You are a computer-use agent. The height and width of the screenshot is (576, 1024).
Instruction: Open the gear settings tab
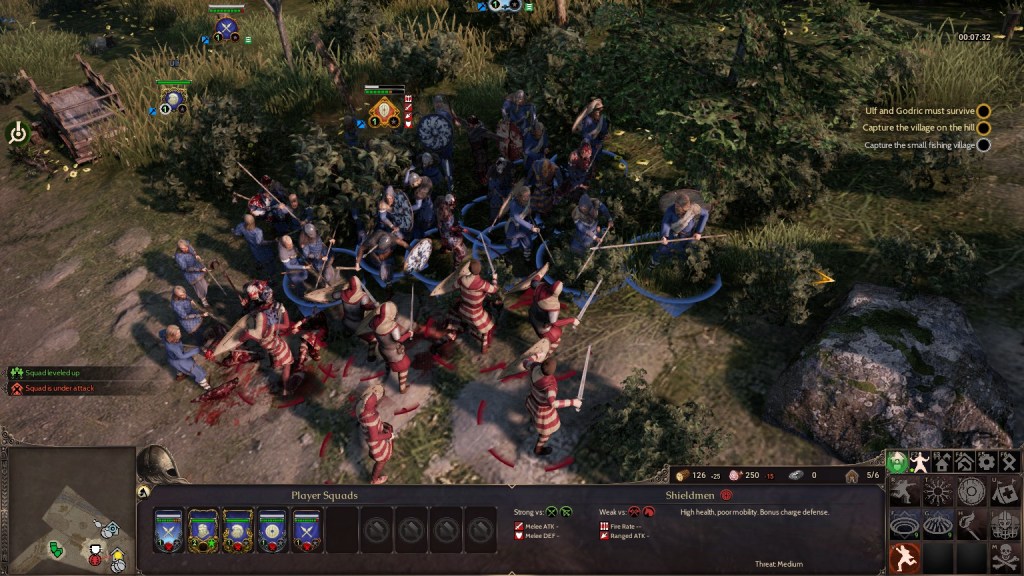(986, 461)
